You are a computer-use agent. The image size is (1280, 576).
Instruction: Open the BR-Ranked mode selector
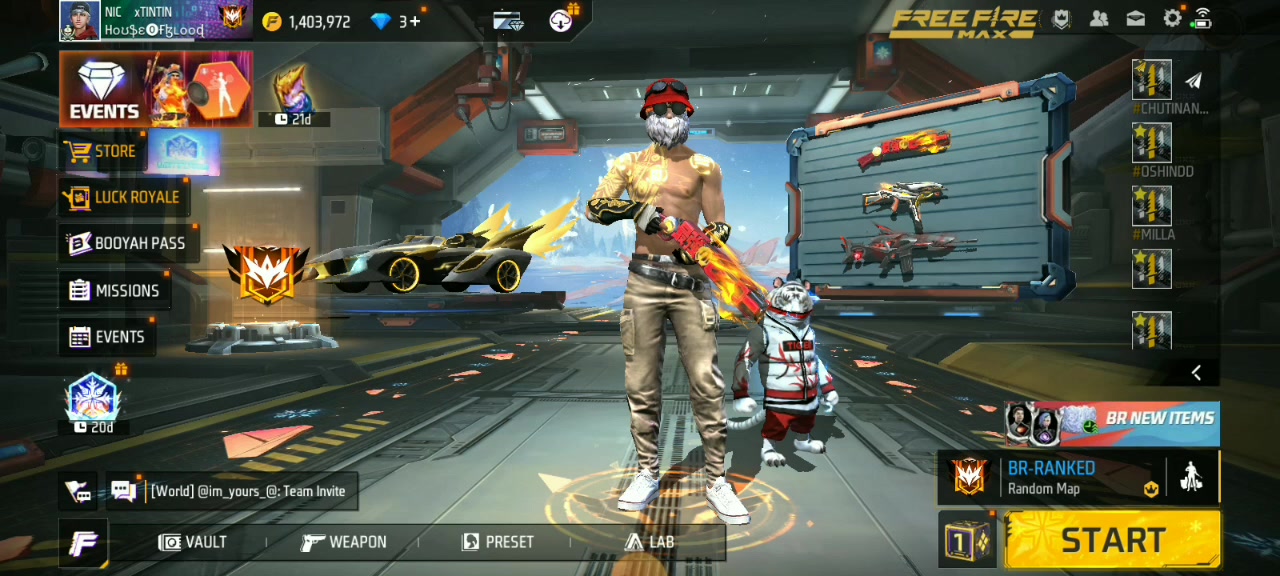[x=1050, y=477]
